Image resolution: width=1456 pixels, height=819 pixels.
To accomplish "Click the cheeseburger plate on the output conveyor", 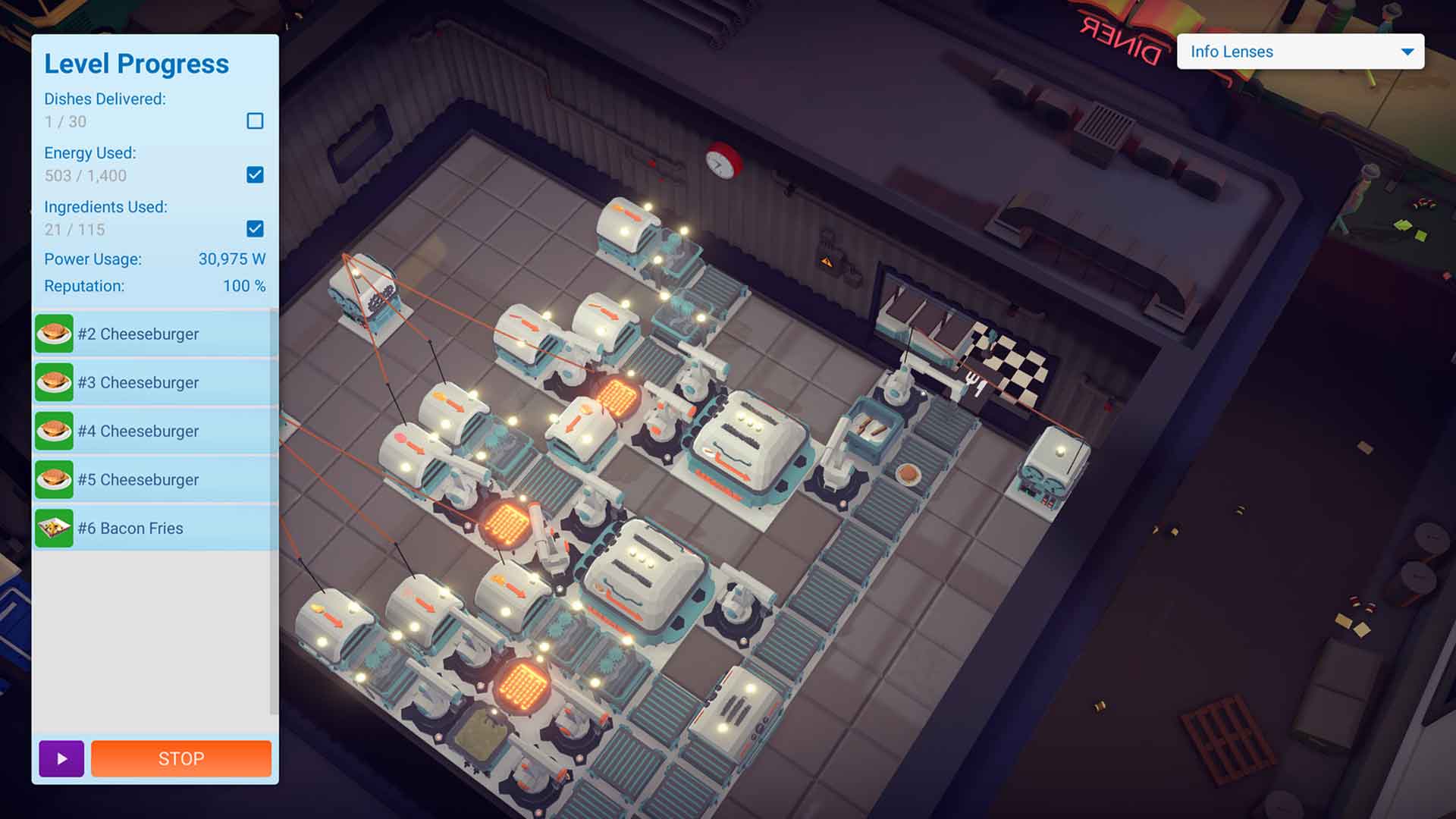I will pyautogui.click(x=907, y=472).
